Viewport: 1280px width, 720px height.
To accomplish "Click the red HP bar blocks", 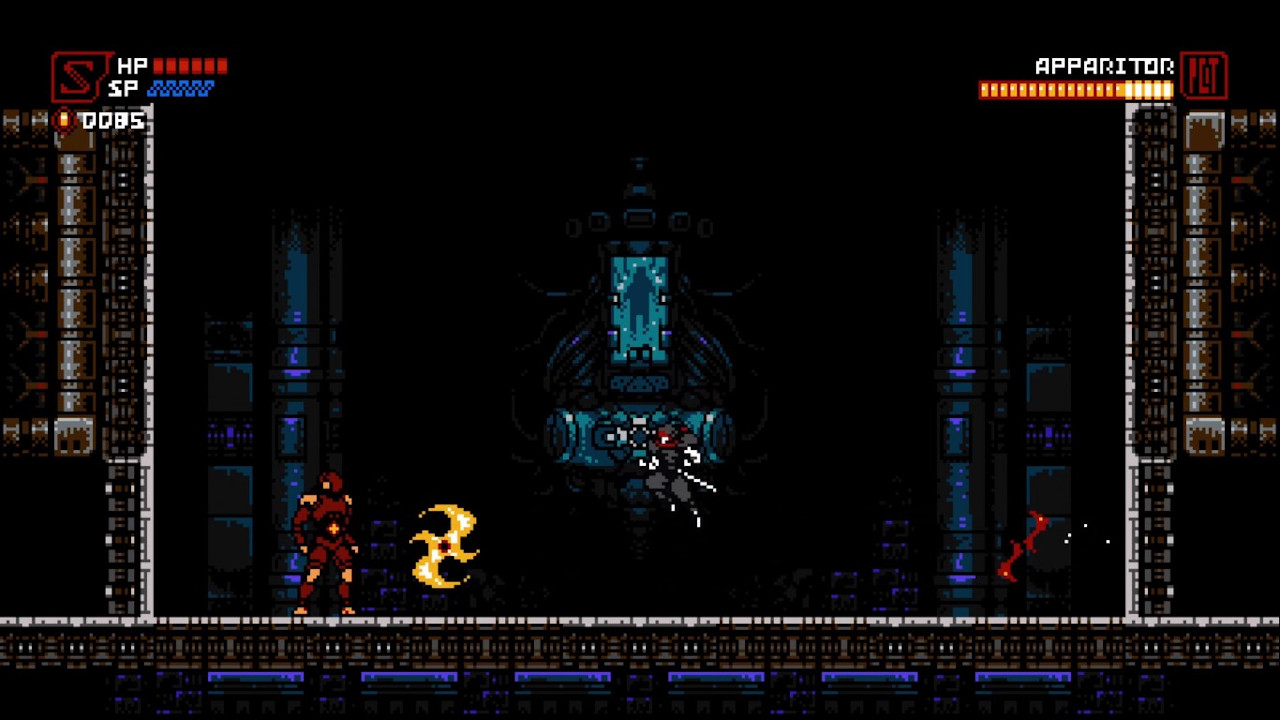I will click(x=190, y=65).
